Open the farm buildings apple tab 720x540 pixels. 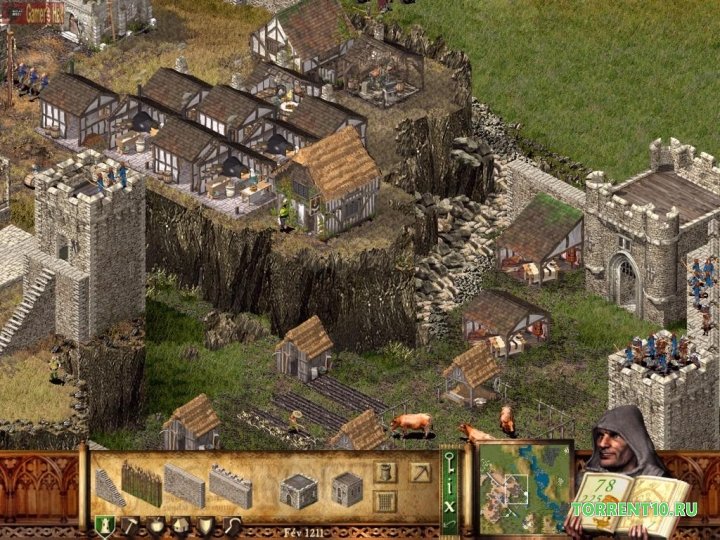point(155,525)
